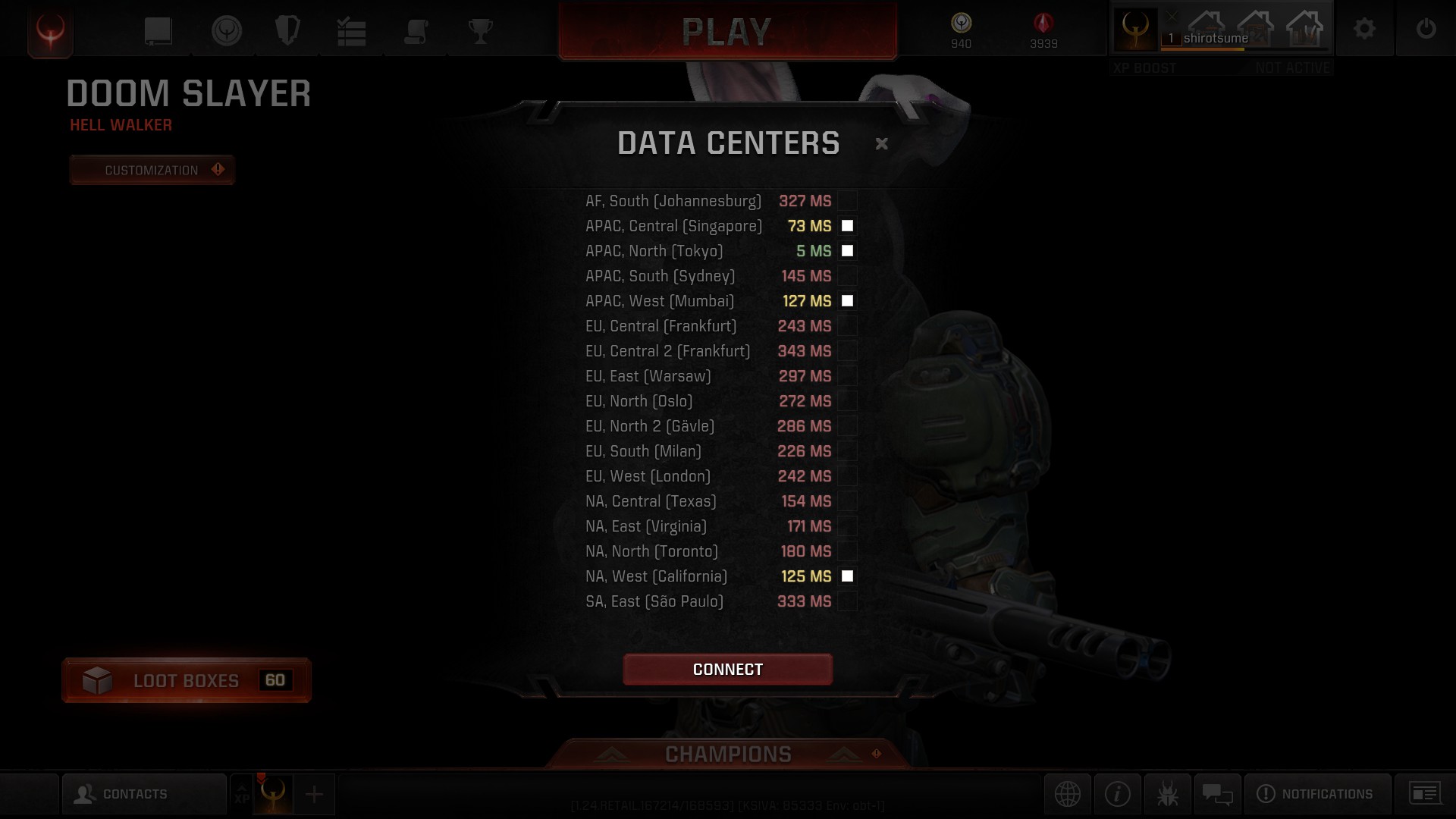The height and width of the screenshot is (819, 1456).
Task: Expand the Champions panel
Action: [728, 754]
